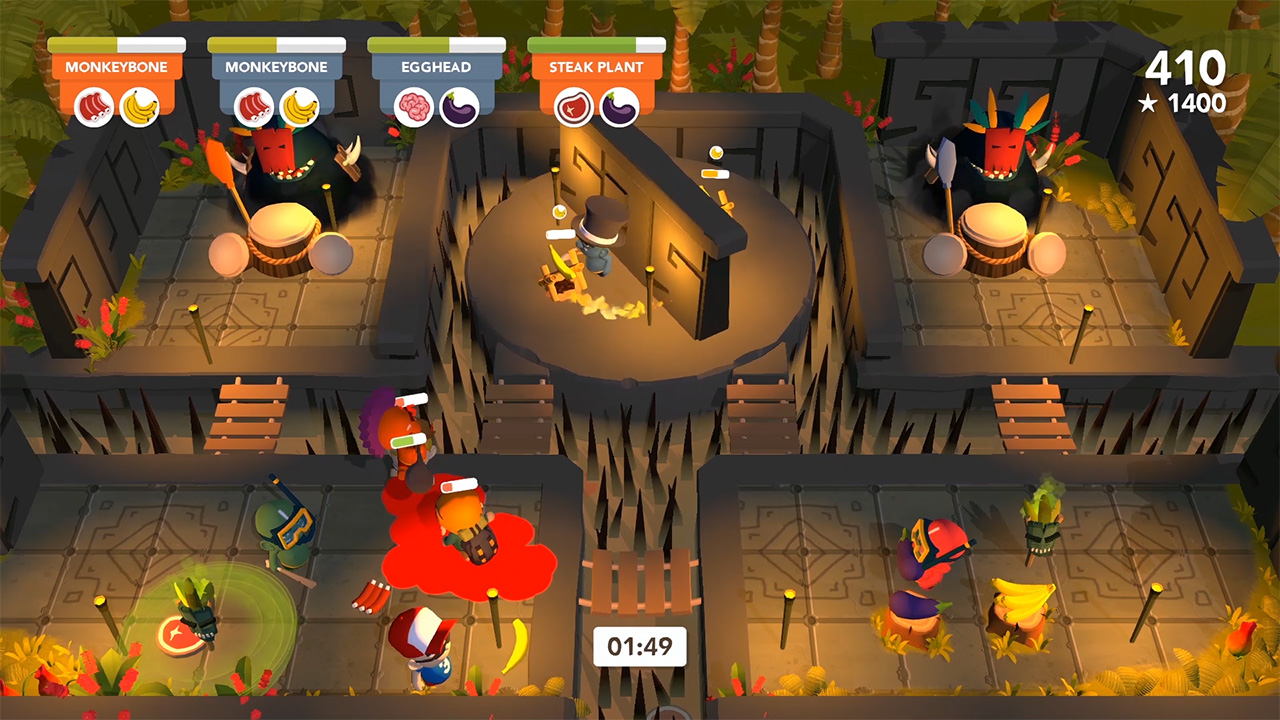Click the 01:49 timer button
The image size is (1280, 720).
641,646
